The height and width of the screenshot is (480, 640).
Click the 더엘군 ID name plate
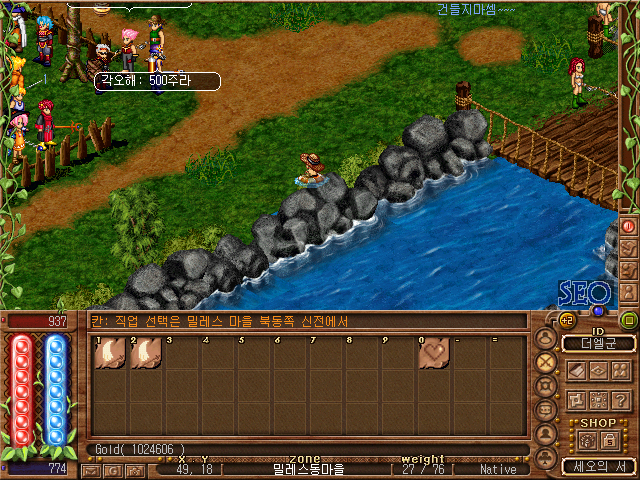pyautogui.click(x=598, y=343)
